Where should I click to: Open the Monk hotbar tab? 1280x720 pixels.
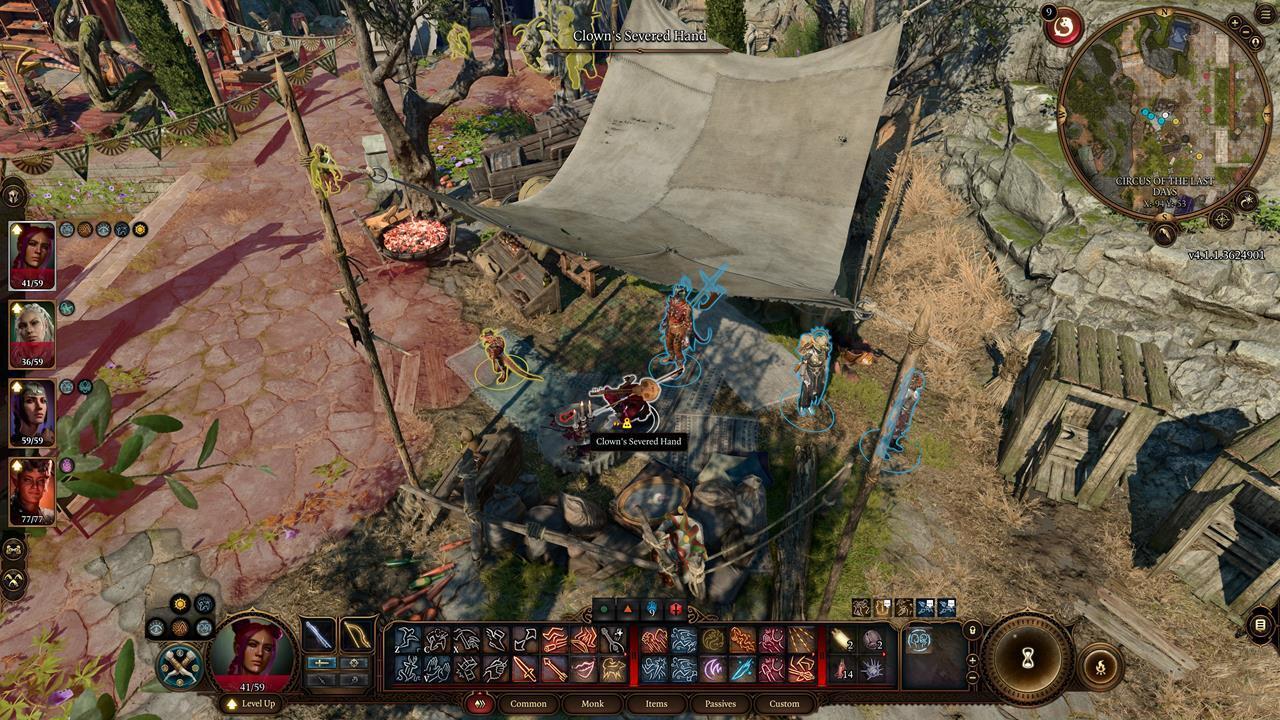[x=593, y=704]
